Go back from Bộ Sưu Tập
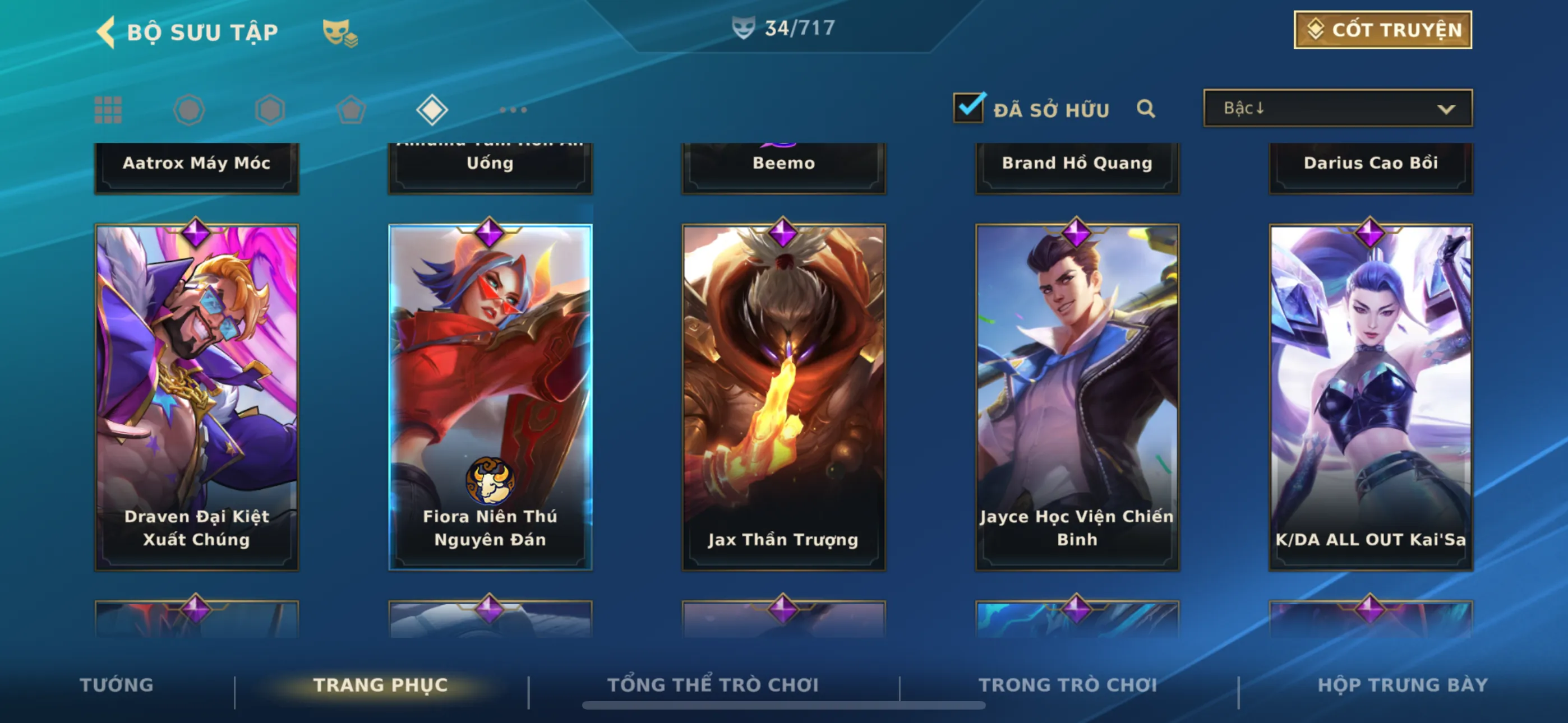Image resolution: width=1568 pixels, height=723 pixels. coord(107,33)
